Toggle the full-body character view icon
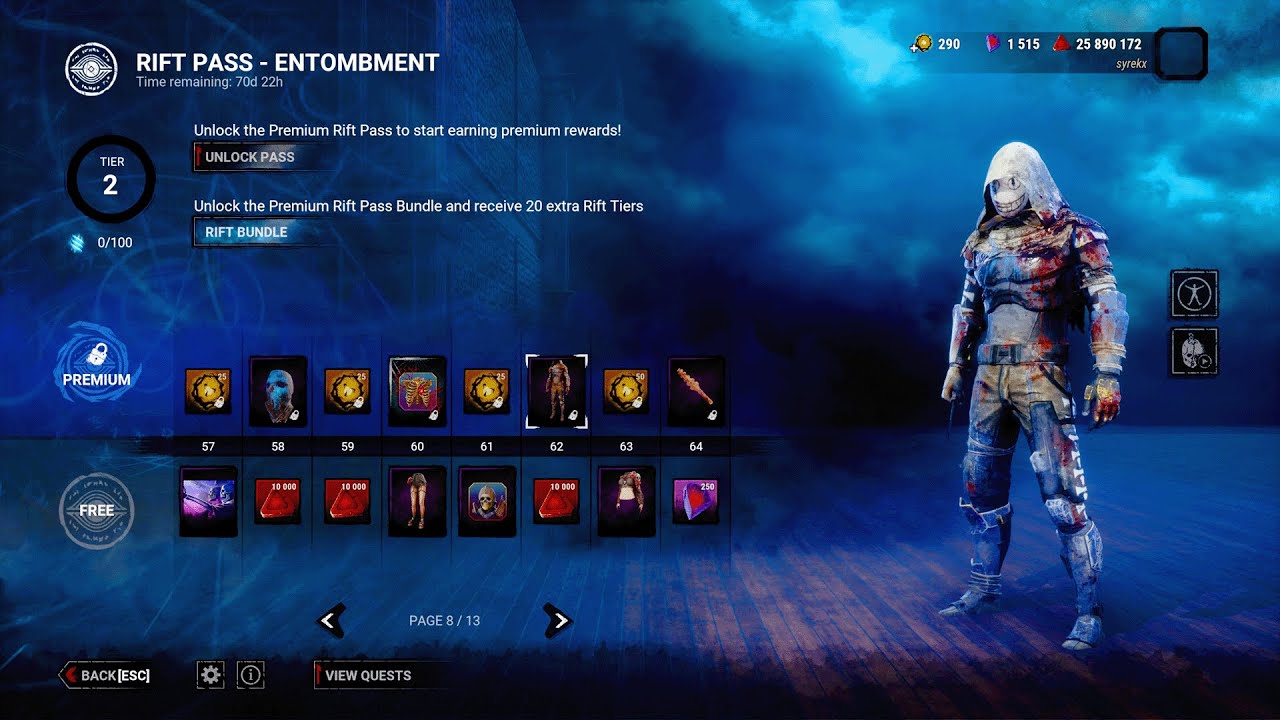 click(1194, 294)
